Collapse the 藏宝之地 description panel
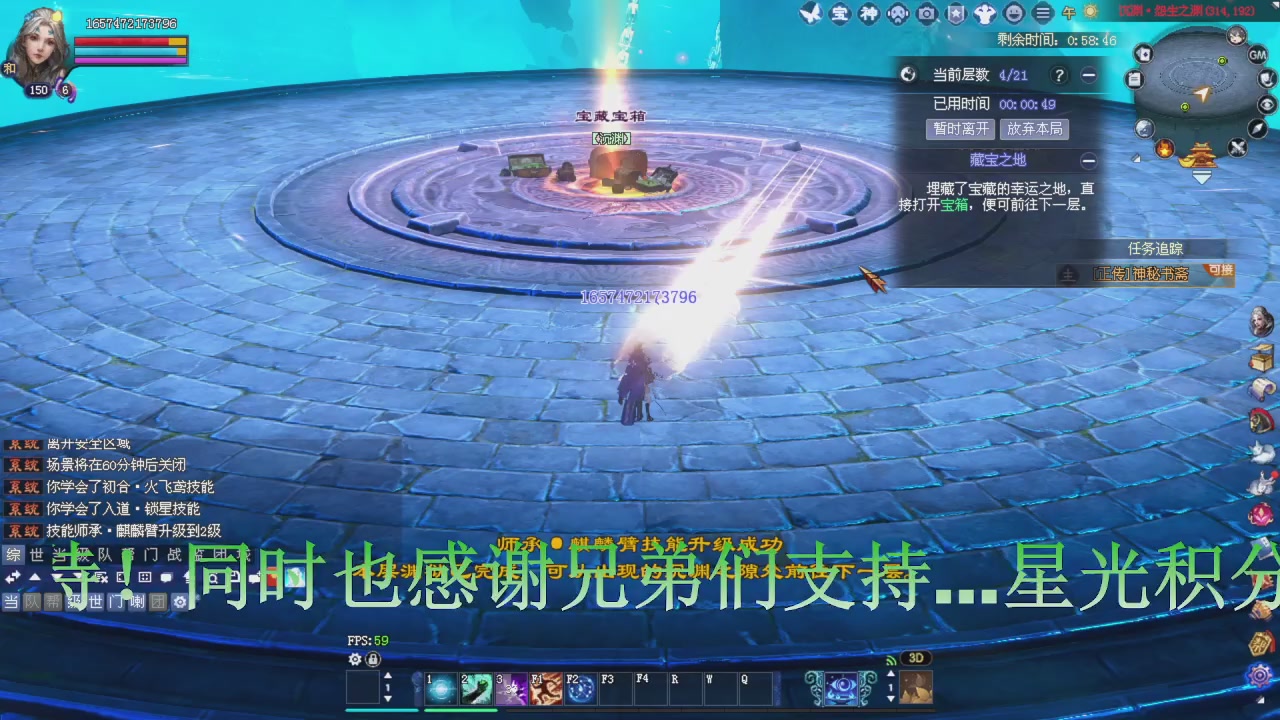 coord(1089,160)
